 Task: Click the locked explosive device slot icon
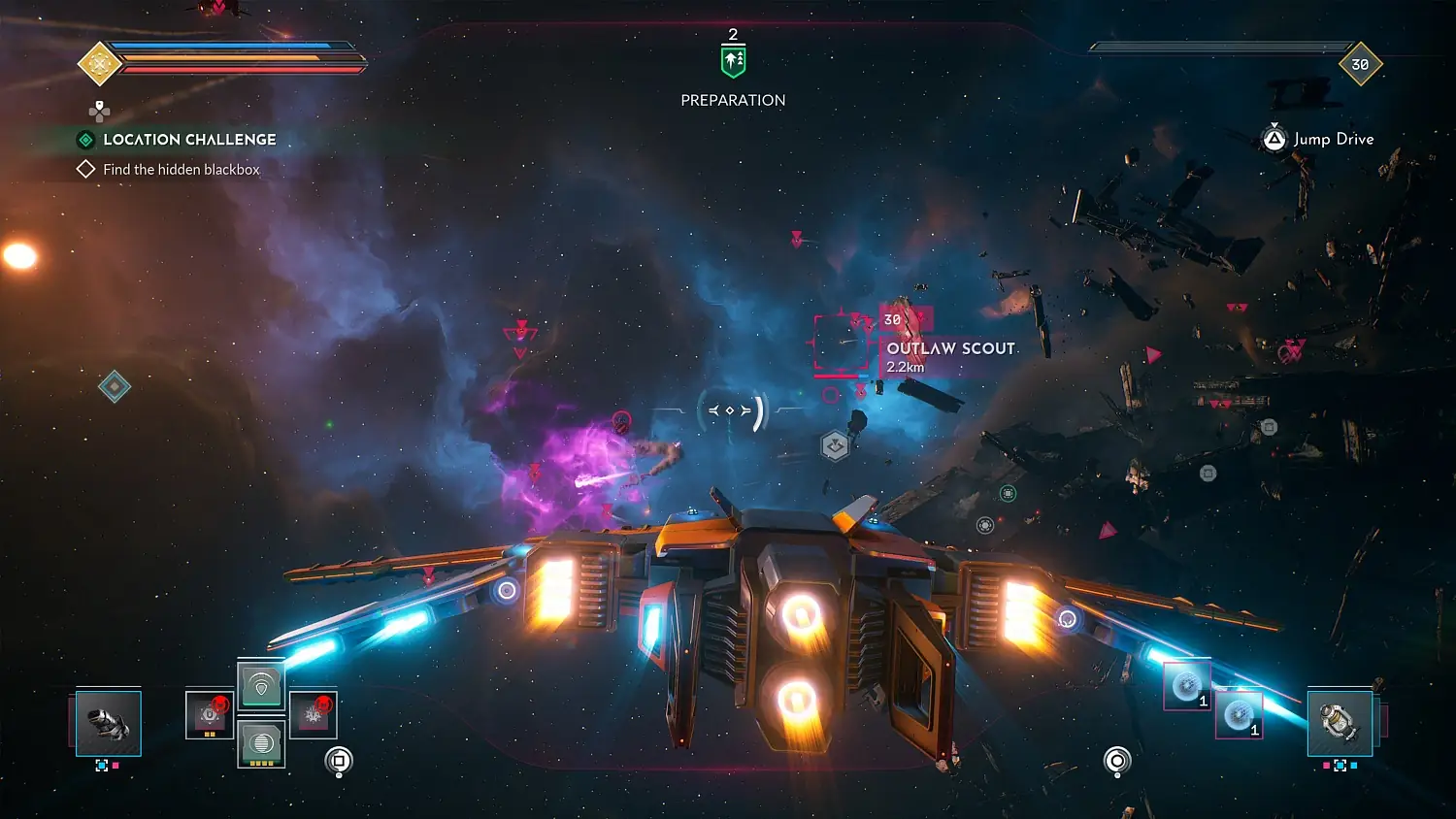pyautogui.click(x=313, y=713)
